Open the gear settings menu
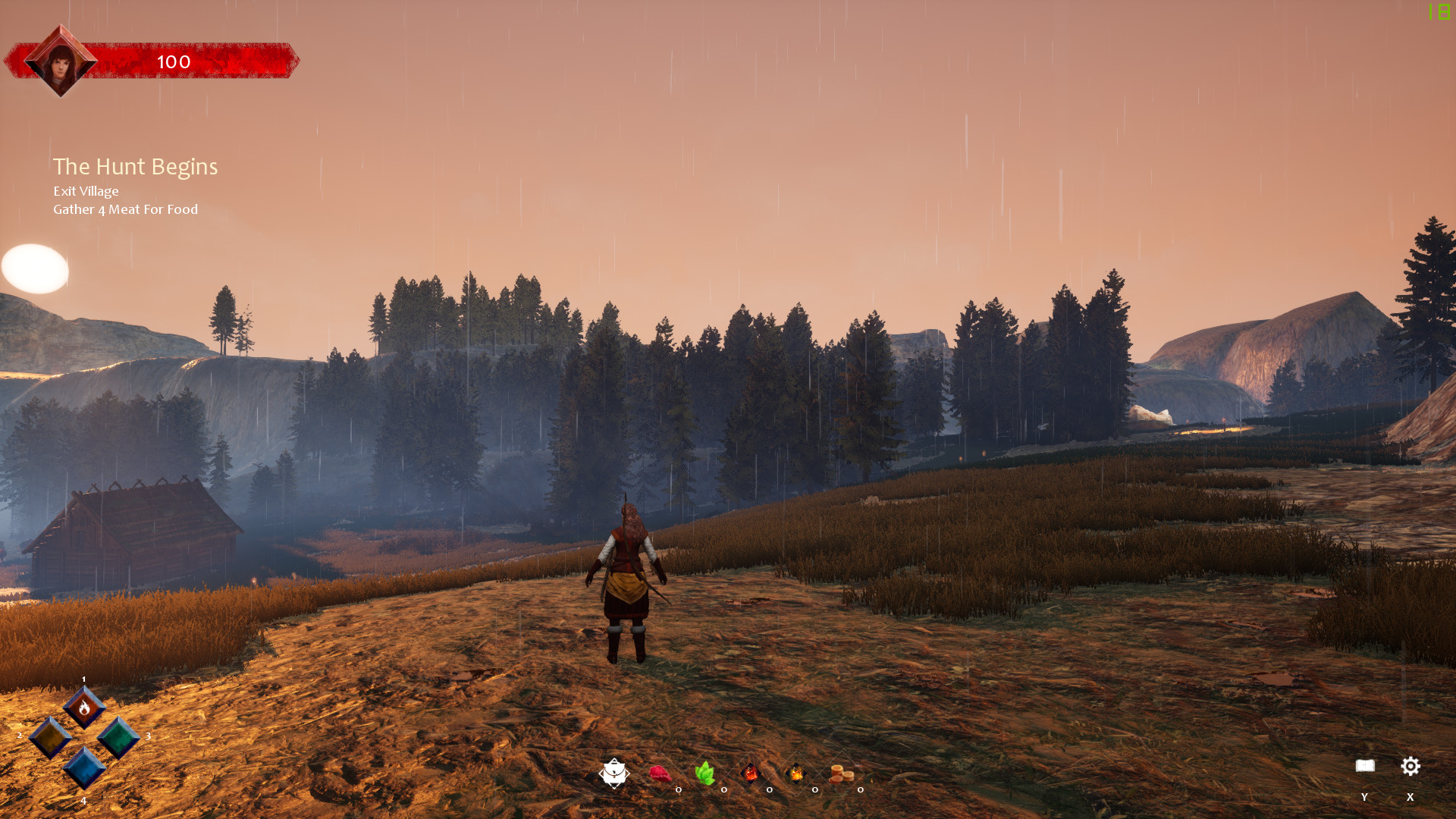The height and width of the screenshot is (819, 1456). coord(1410,766)
